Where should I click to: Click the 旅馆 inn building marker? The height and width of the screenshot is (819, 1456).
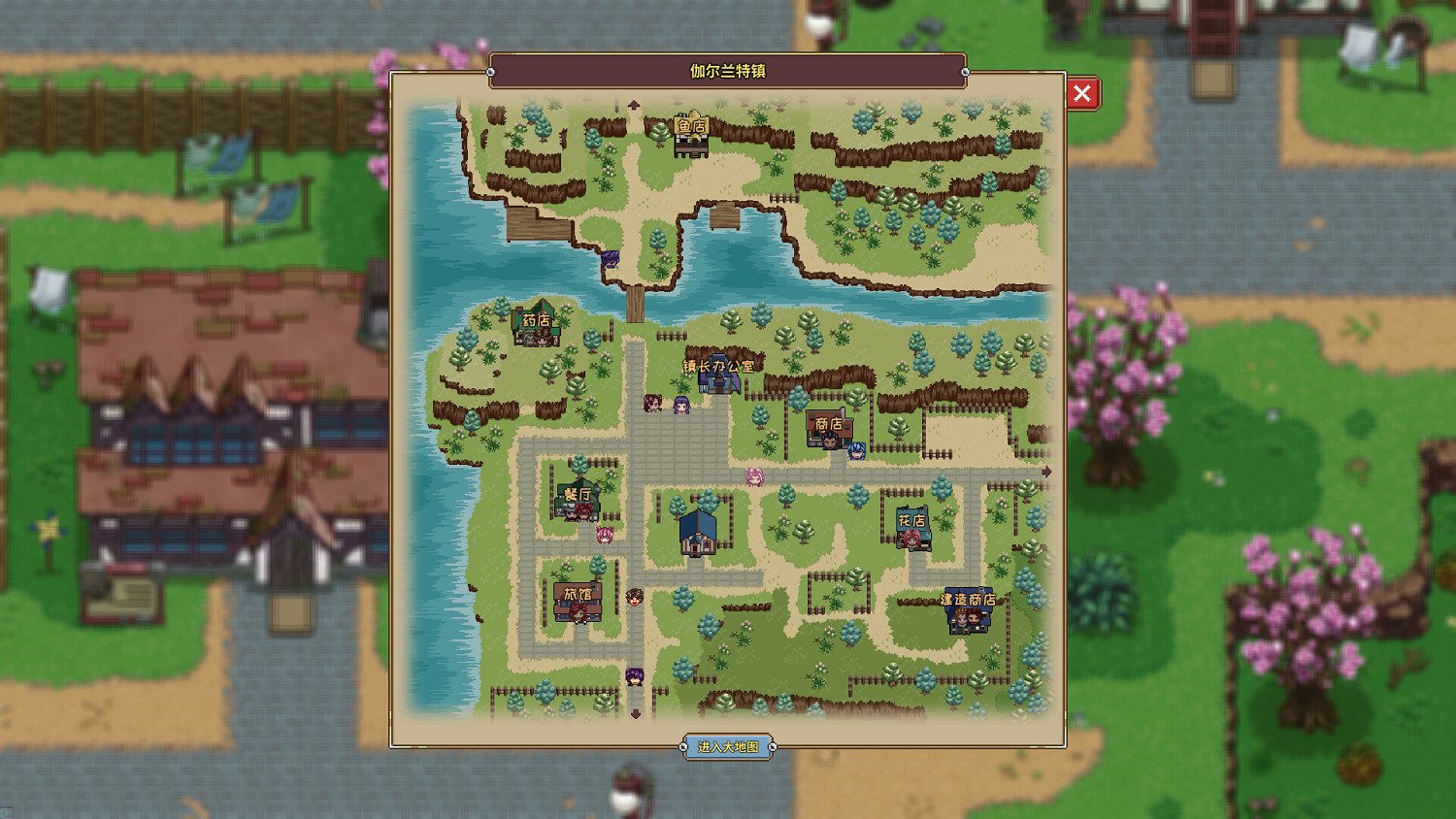click(x=579, y=600)
